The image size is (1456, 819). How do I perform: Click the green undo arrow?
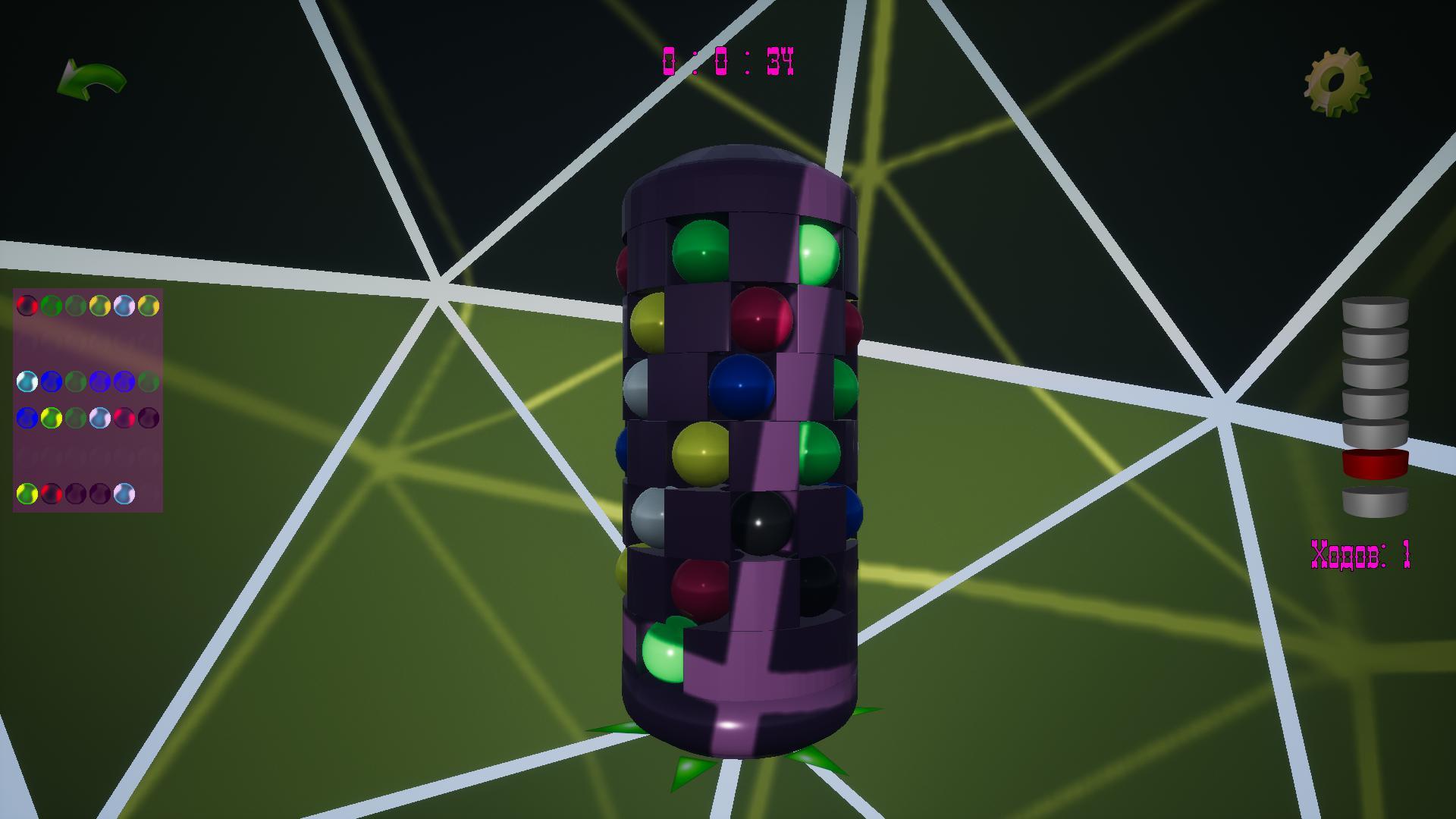pos(91,78)
